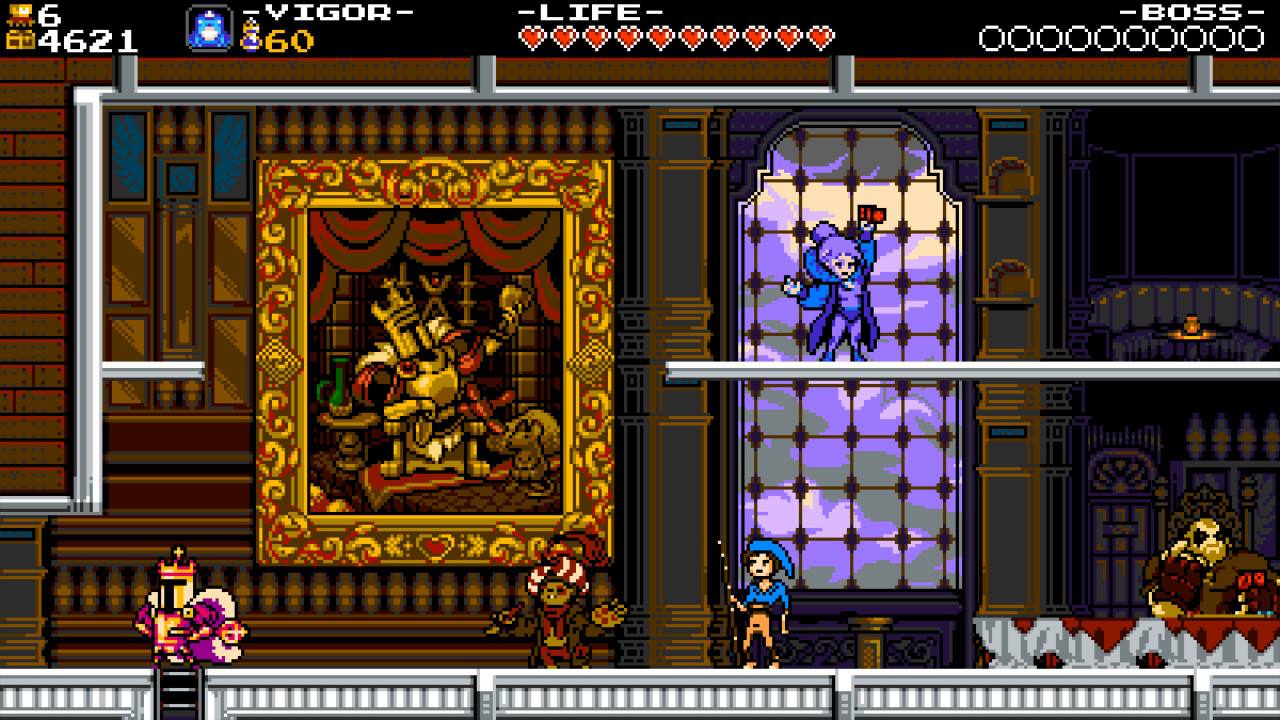This screenshot has width=1280, height=720.
Task: Select the equipped heirloom icon beside Vigor
Action: coord(209,29)
